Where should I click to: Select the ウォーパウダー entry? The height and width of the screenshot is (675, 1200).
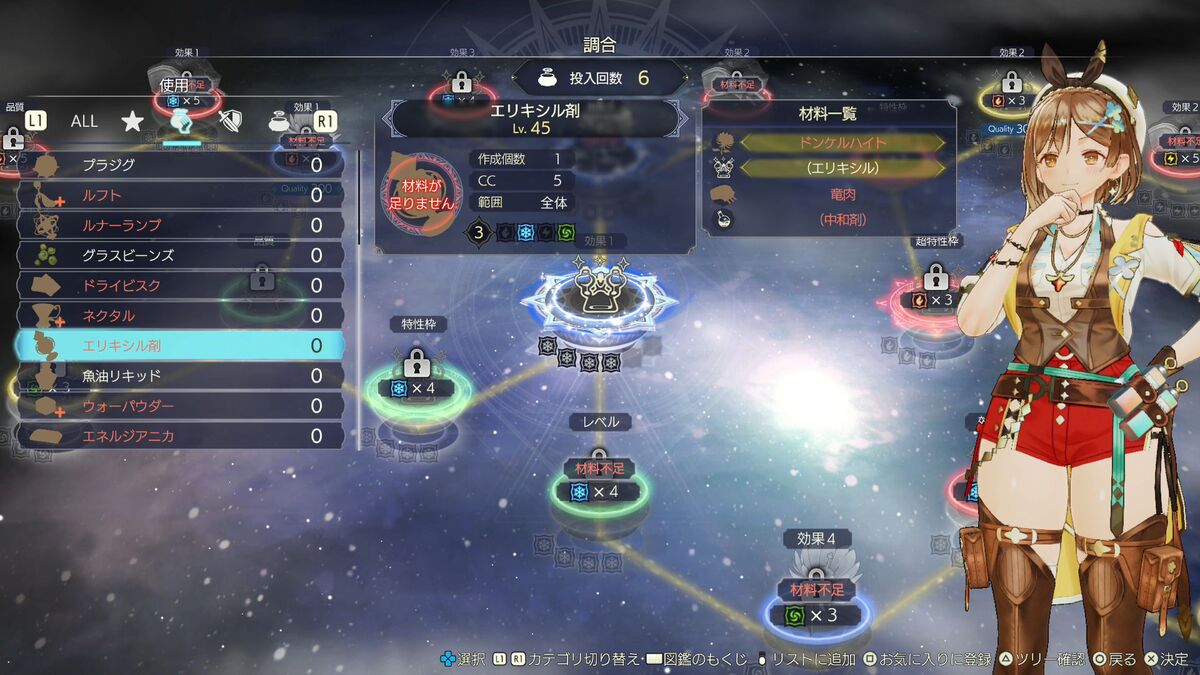(x=180, y=406)
